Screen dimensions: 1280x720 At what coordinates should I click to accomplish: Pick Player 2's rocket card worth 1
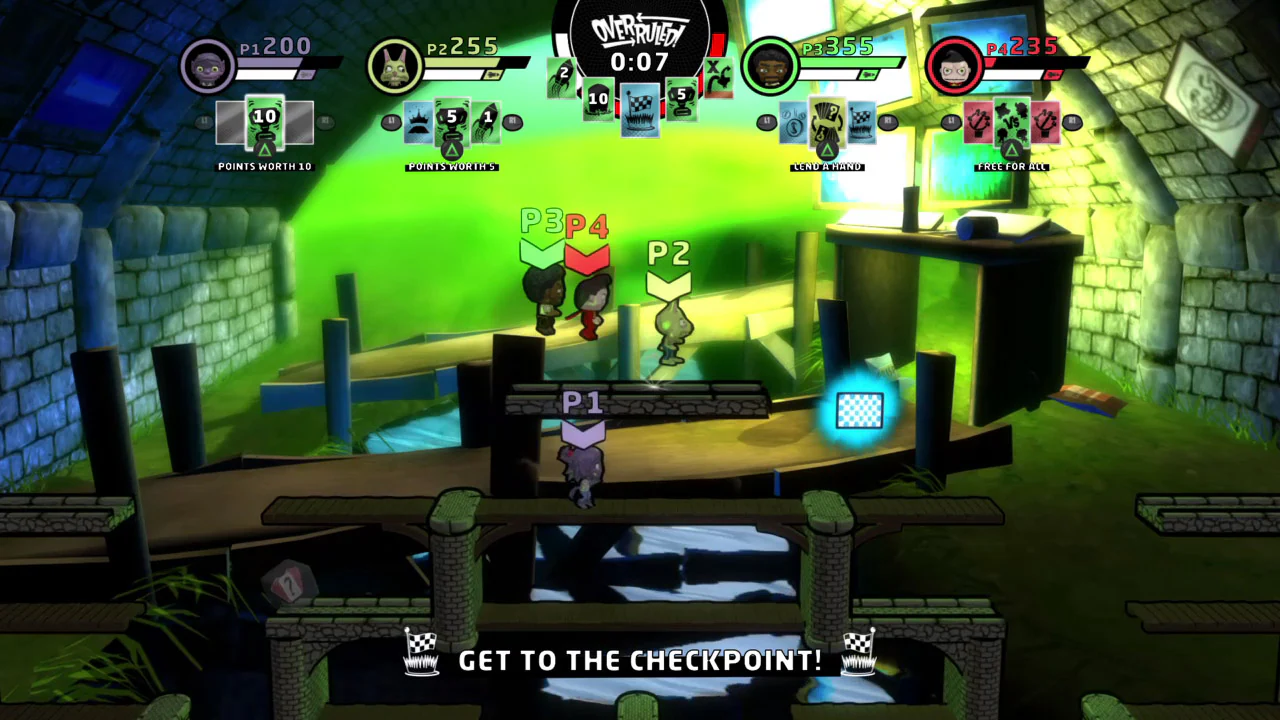point(488,120)
